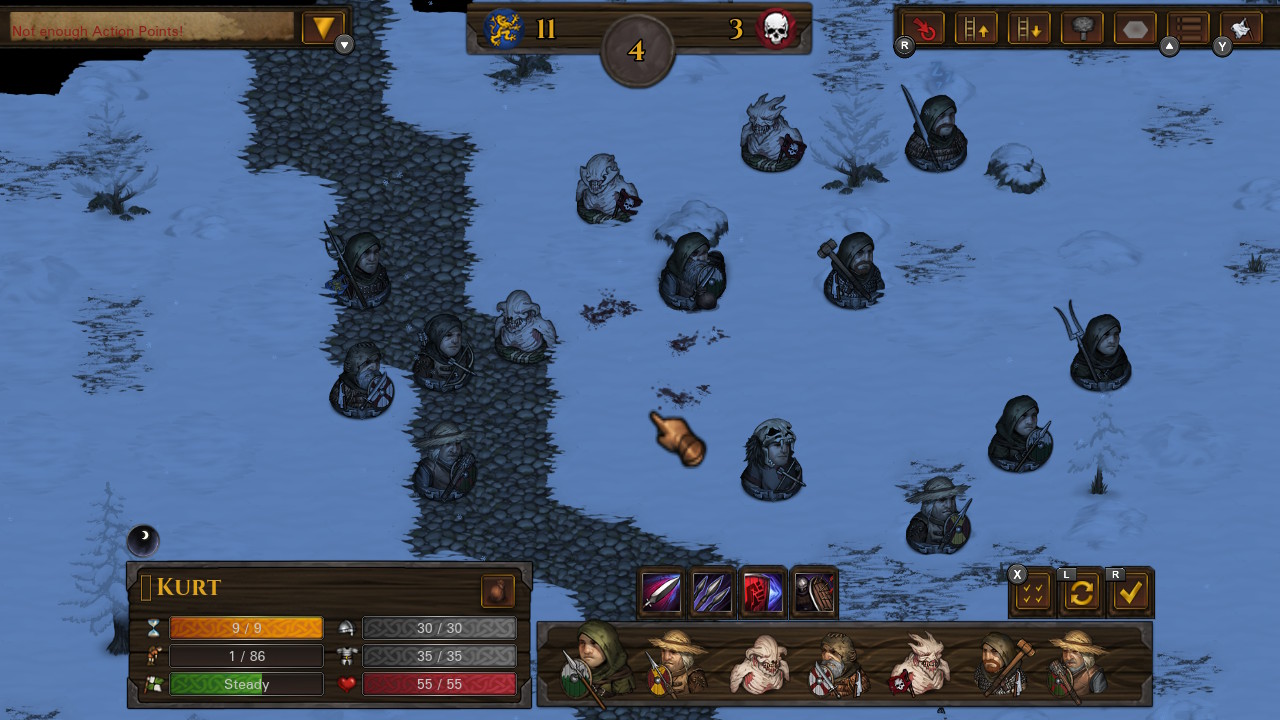Toggle the hexagon grid overlay
Image resolution: width=1280 pixels, height=720 pixels.
tap(1134, 28)
